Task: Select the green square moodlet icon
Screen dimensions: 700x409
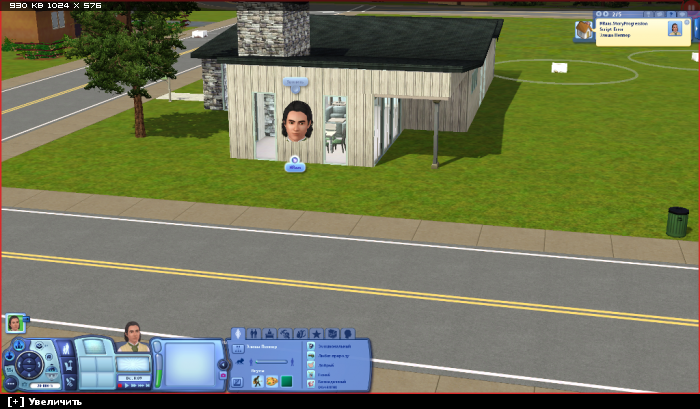Action: 286,381
